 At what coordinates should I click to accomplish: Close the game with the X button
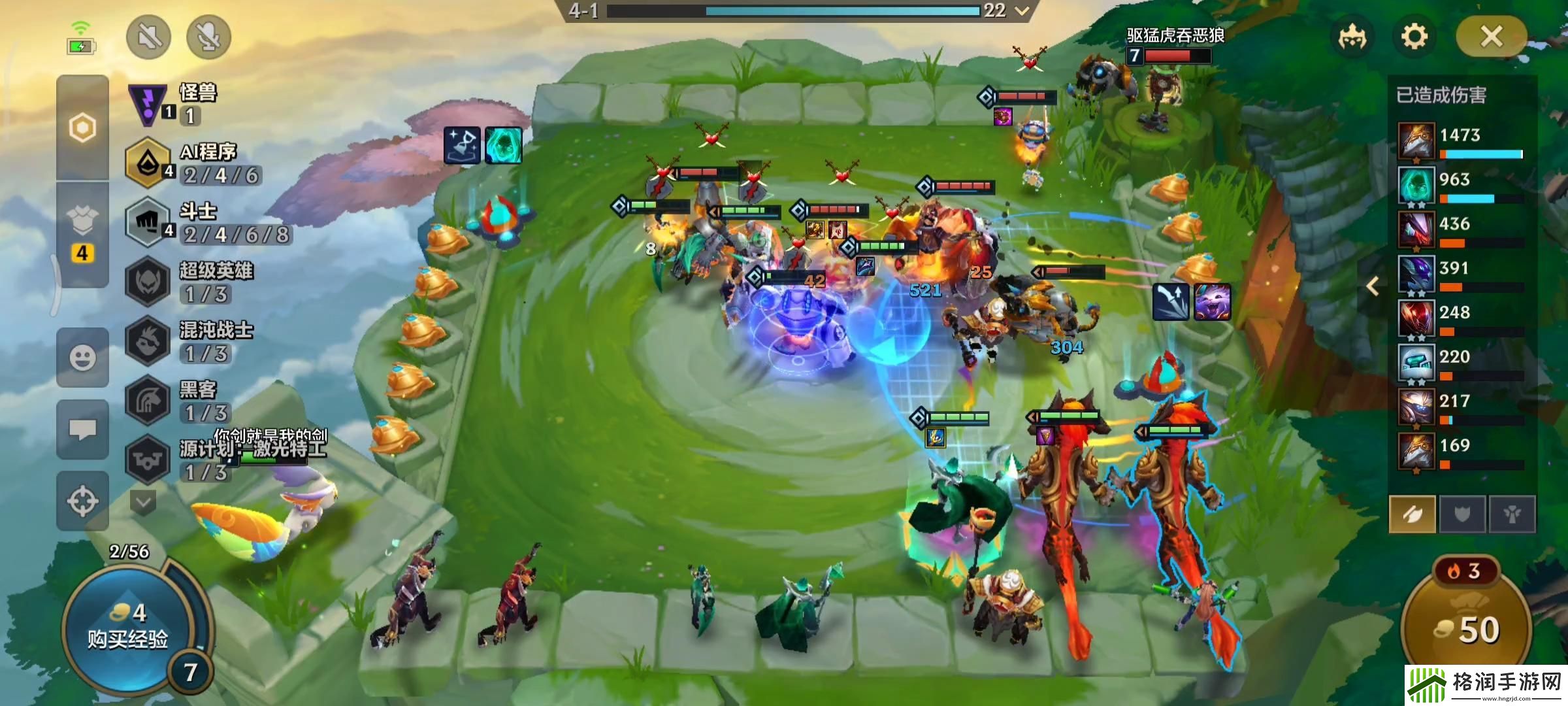1492,37
